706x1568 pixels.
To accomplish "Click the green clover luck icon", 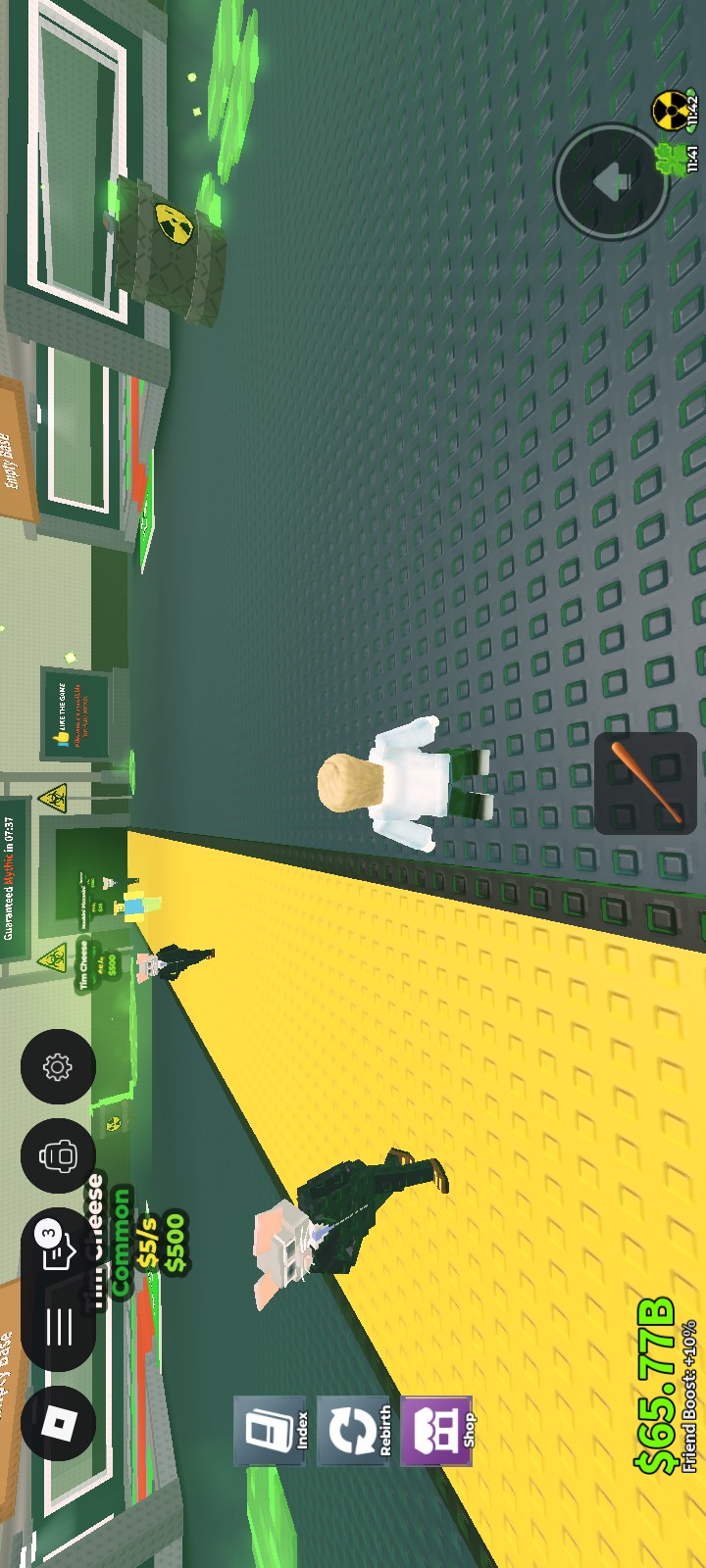I will pos(672,159).
